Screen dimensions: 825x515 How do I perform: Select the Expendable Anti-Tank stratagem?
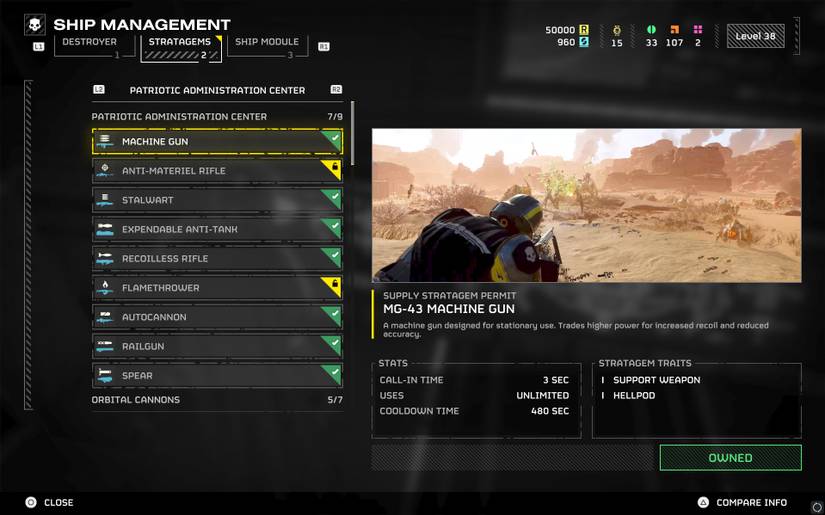tap(217, 229)
